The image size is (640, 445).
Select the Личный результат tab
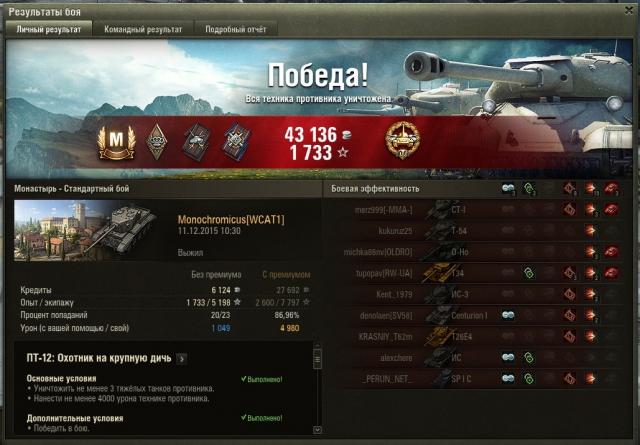(x=49, y=30)
